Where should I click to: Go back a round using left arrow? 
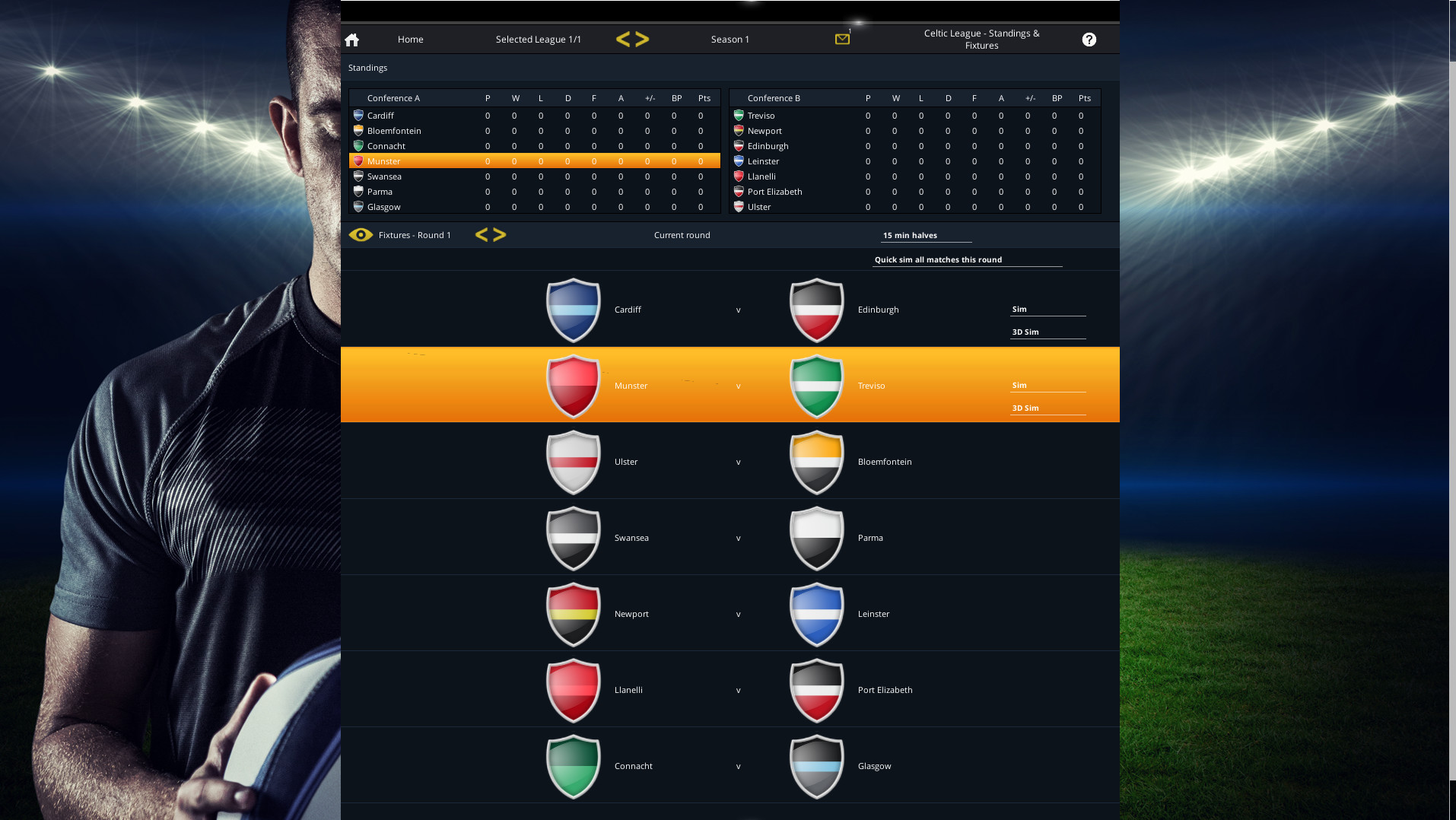coord(482,234)
